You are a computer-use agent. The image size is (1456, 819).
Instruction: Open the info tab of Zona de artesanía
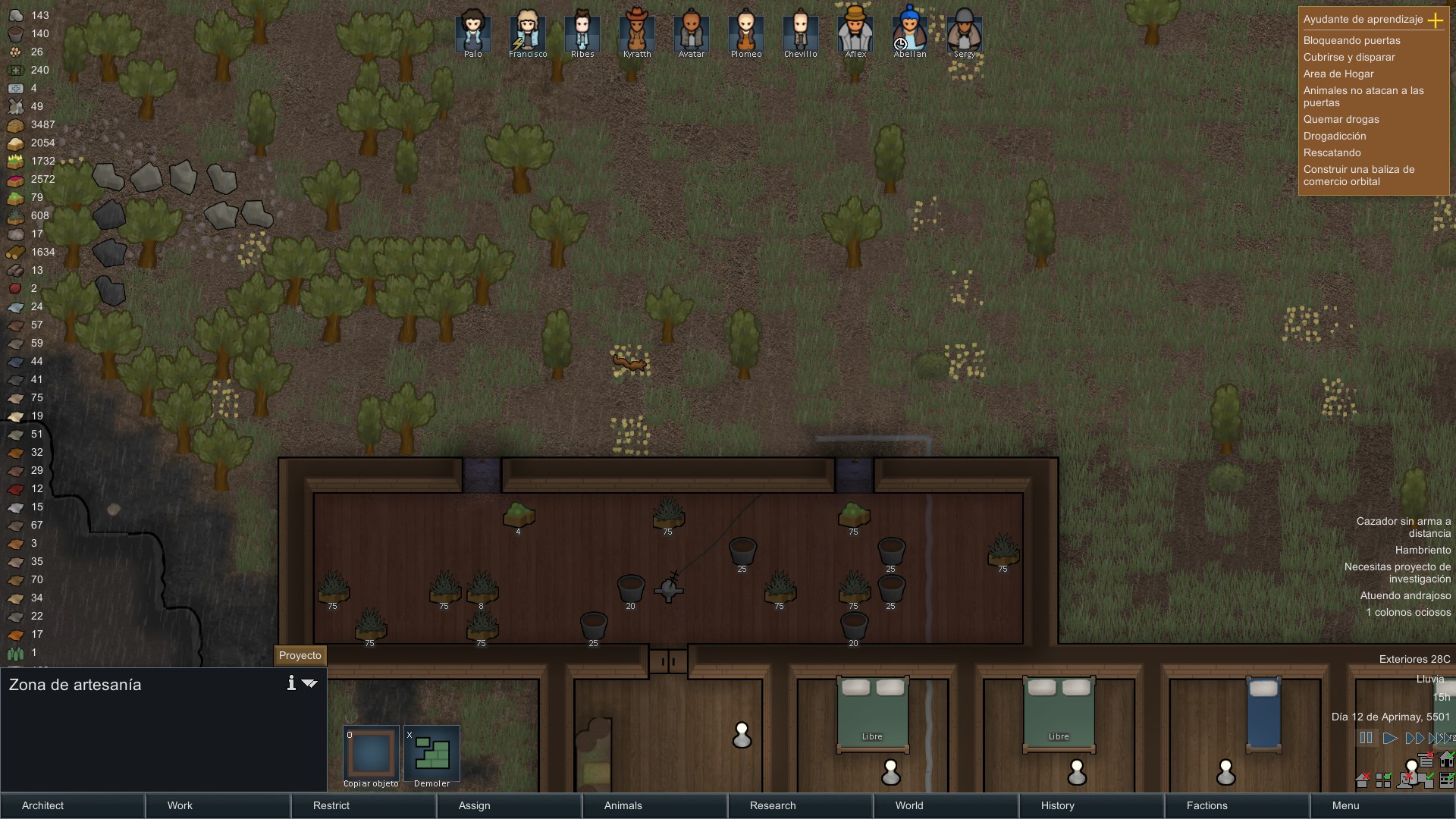click(290, 683)
